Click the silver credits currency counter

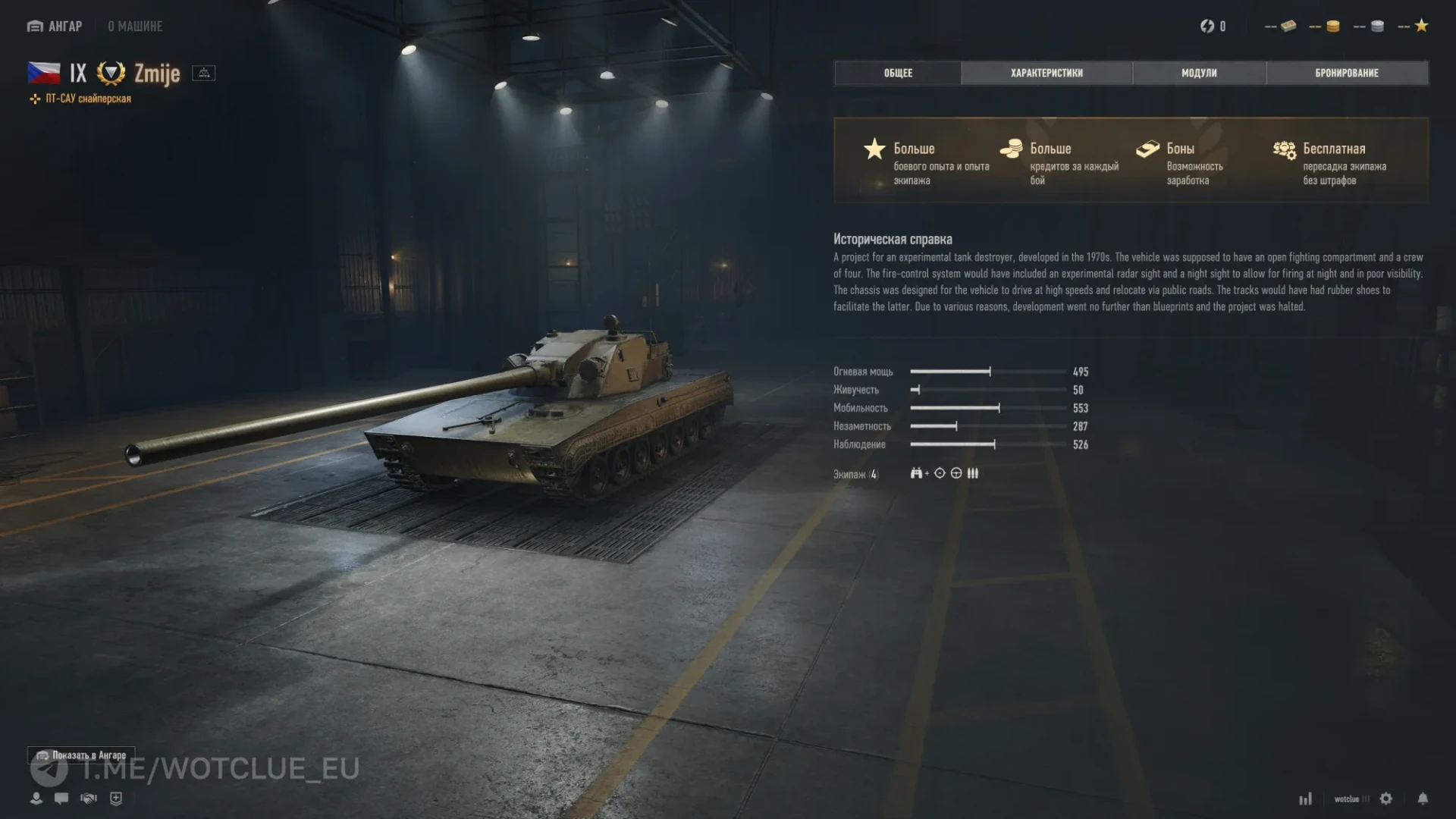click(x=1370, y=27)
